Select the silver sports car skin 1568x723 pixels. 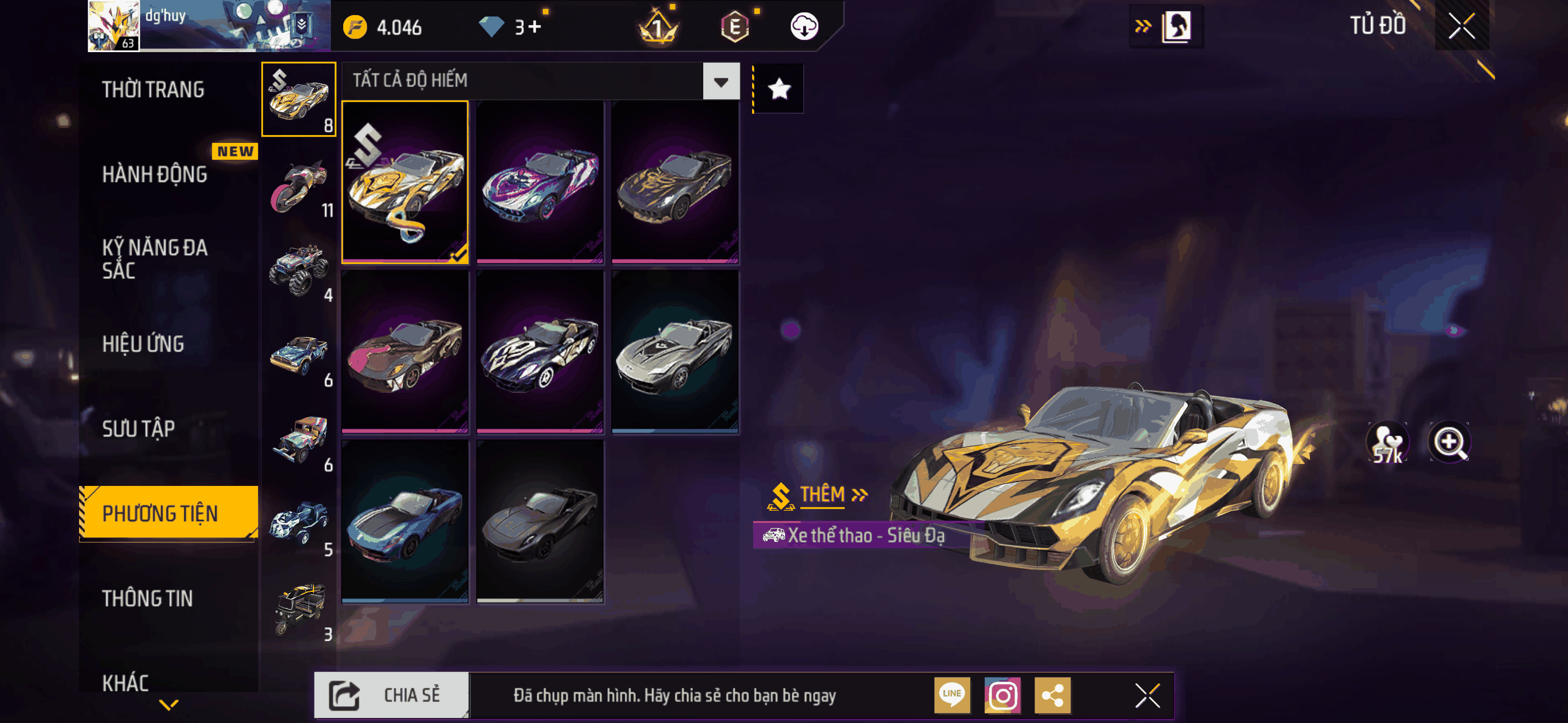click(x=675, y=352)
